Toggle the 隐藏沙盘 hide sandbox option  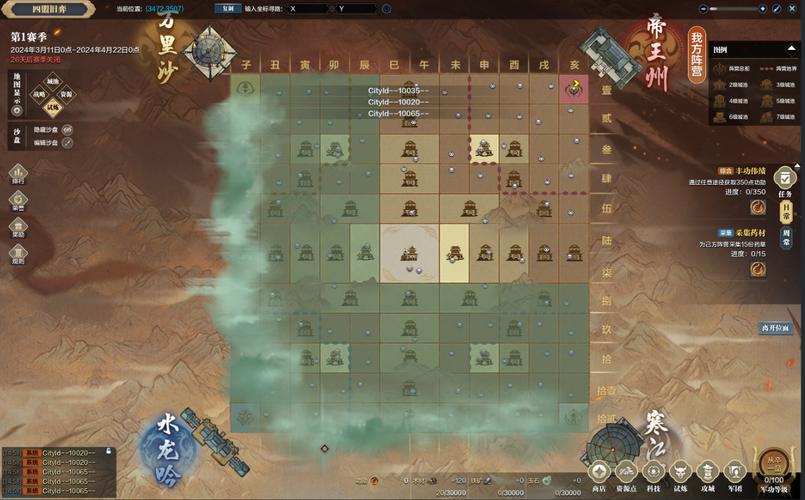[67, 129]
